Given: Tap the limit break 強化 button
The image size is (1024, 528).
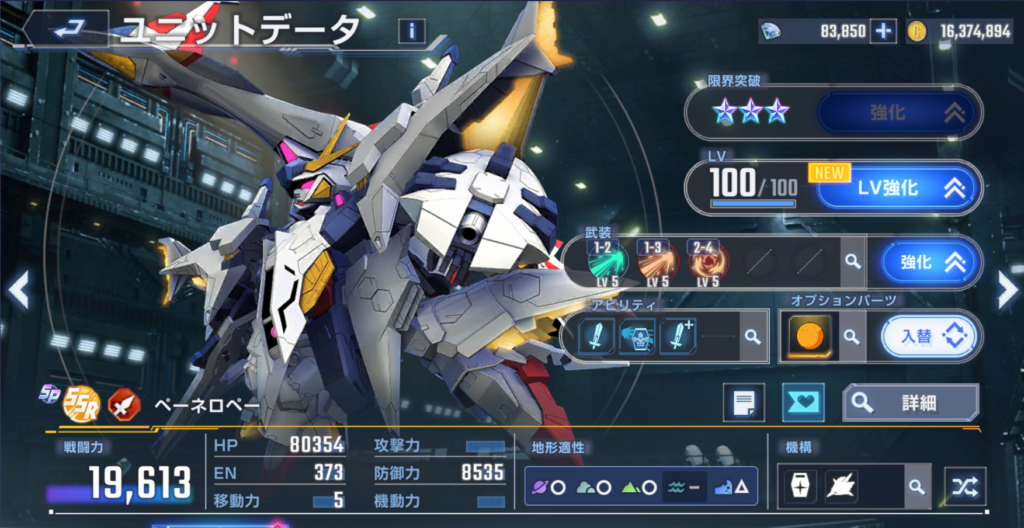Looking at the screenshot, I should pyautogui.click(x=896, y=113).
